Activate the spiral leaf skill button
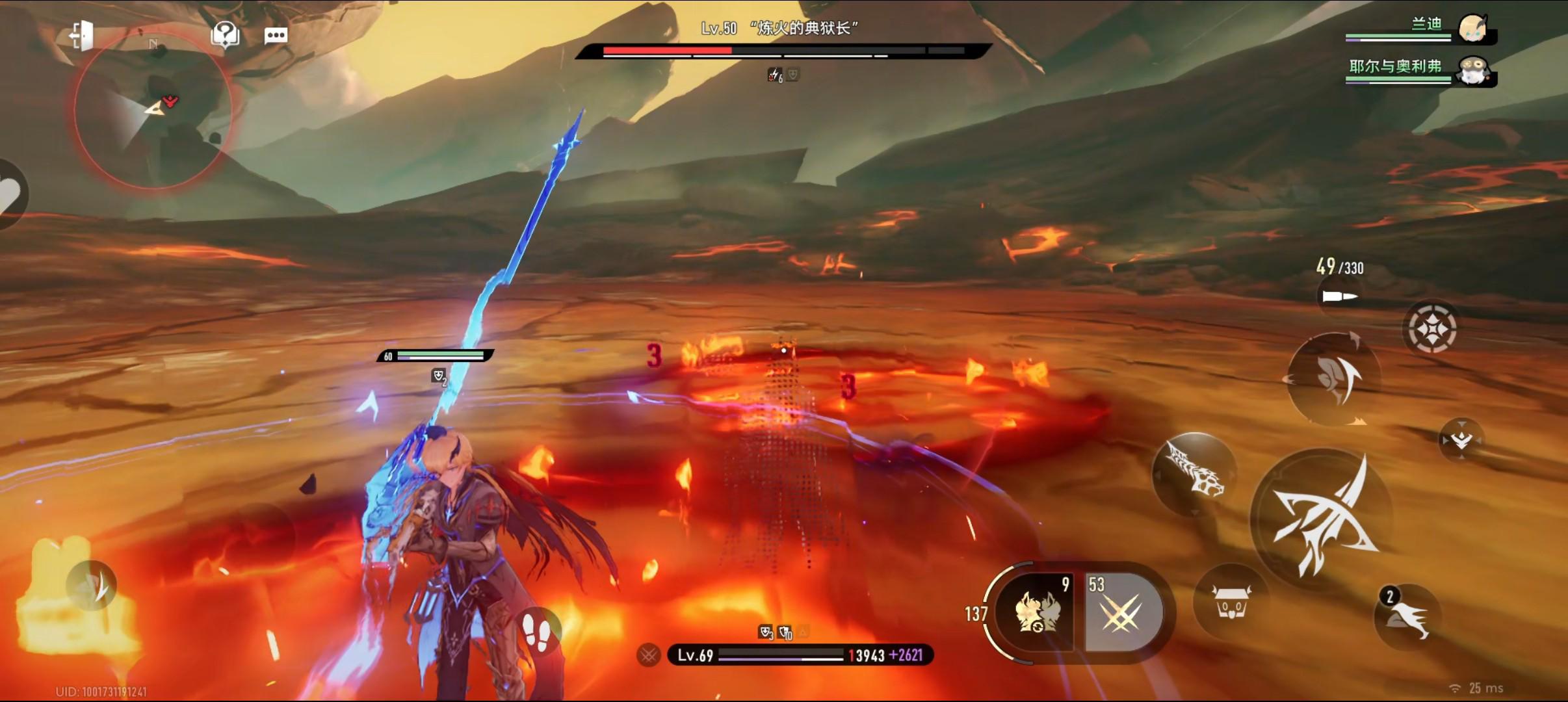The height and width of the screenshot is (702, 1568). [x=1333, y=378]
